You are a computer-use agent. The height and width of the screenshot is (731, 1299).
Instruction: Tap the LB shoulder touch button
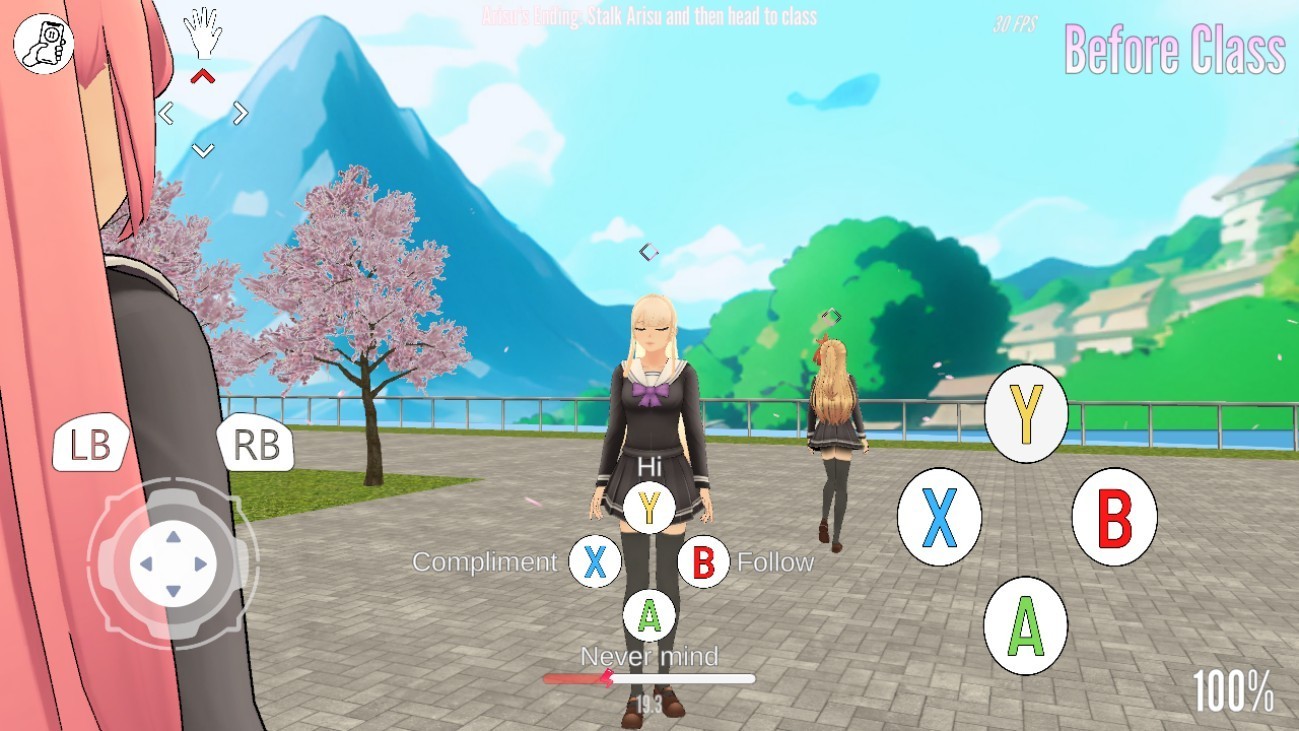[x=90, y=445]
